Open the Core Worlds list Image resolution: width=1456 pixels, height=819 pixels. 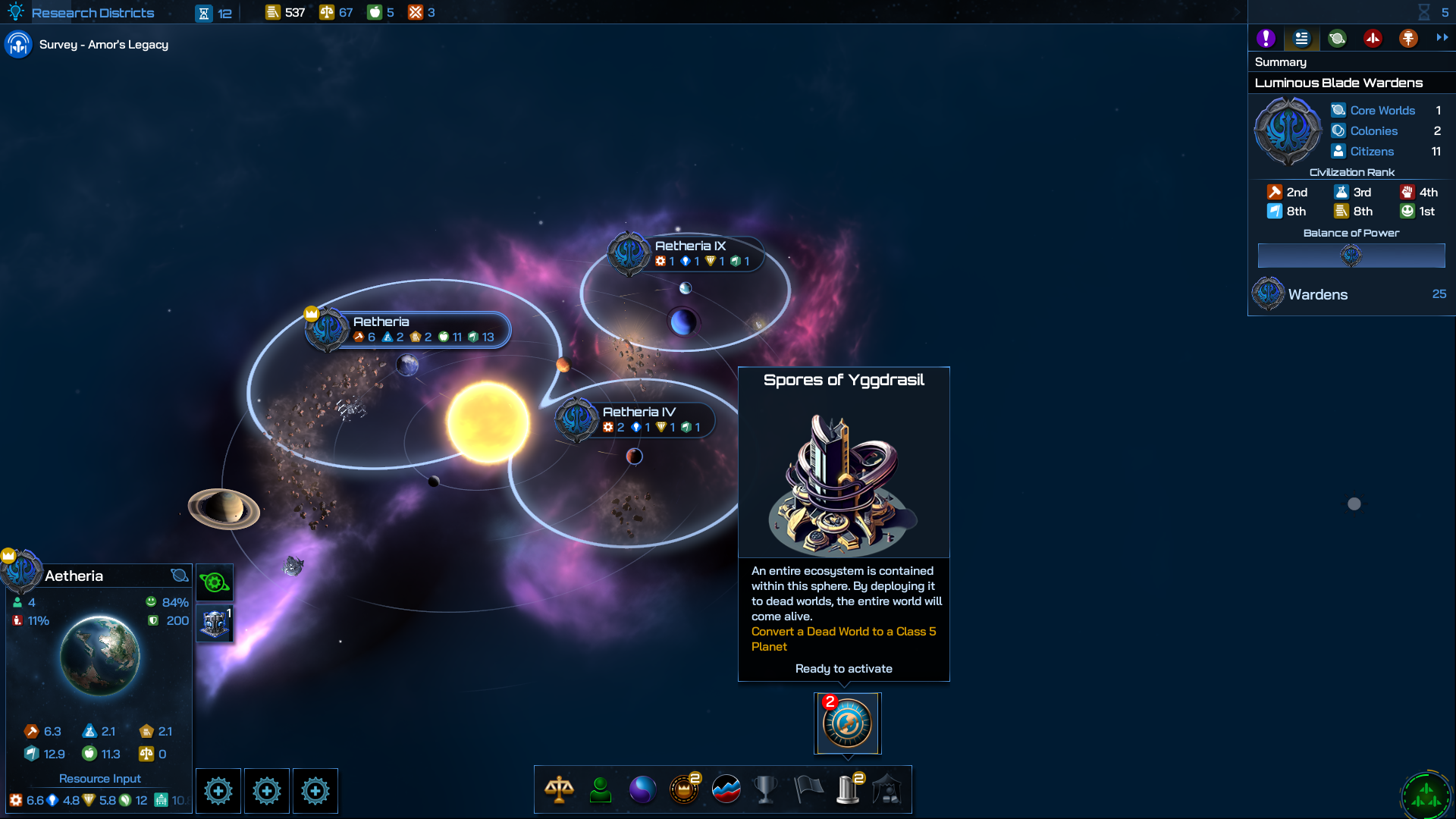click(x=1382, y=111)
